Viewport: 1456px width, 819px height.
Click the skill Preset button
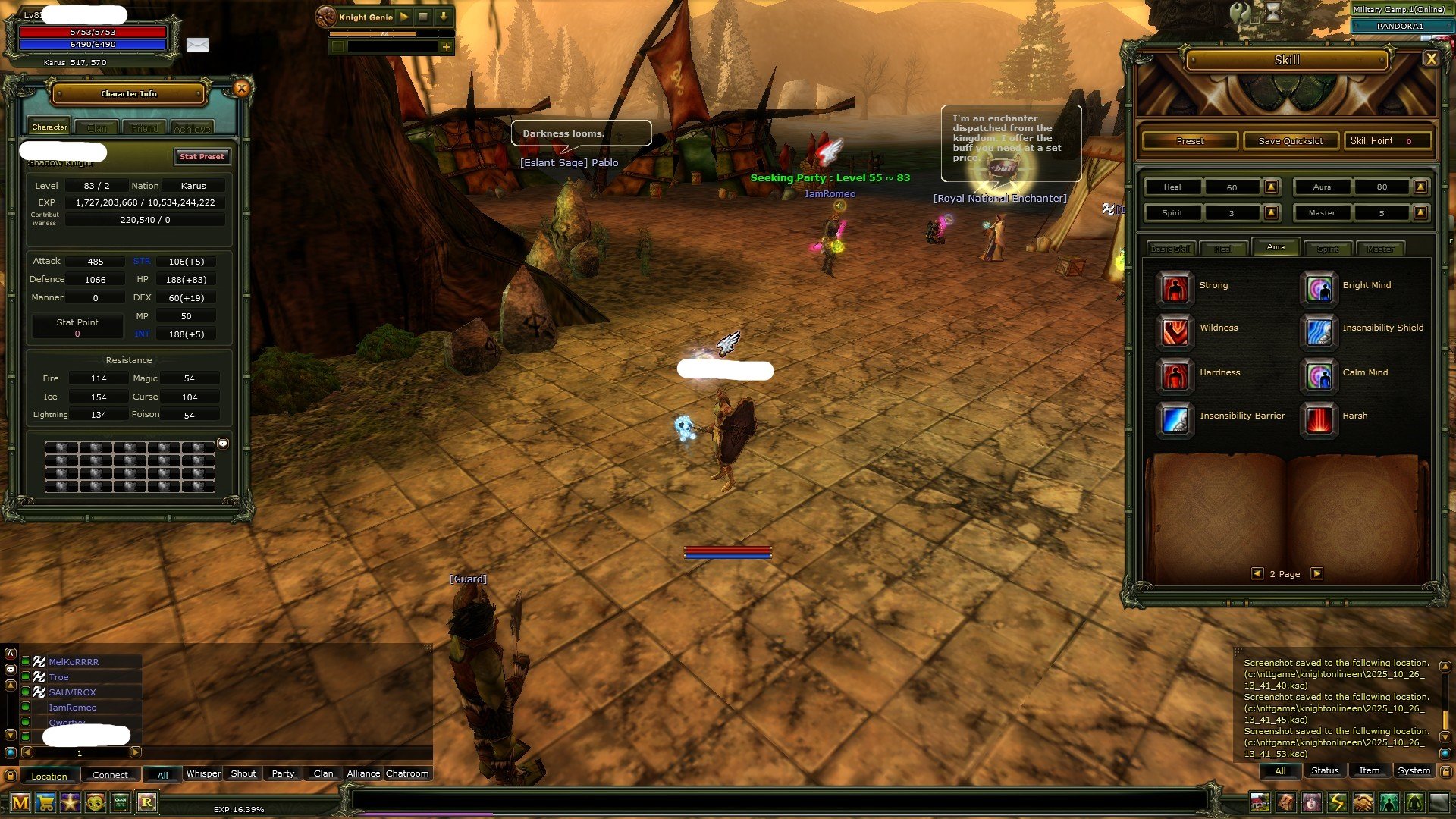point(1190,141)
